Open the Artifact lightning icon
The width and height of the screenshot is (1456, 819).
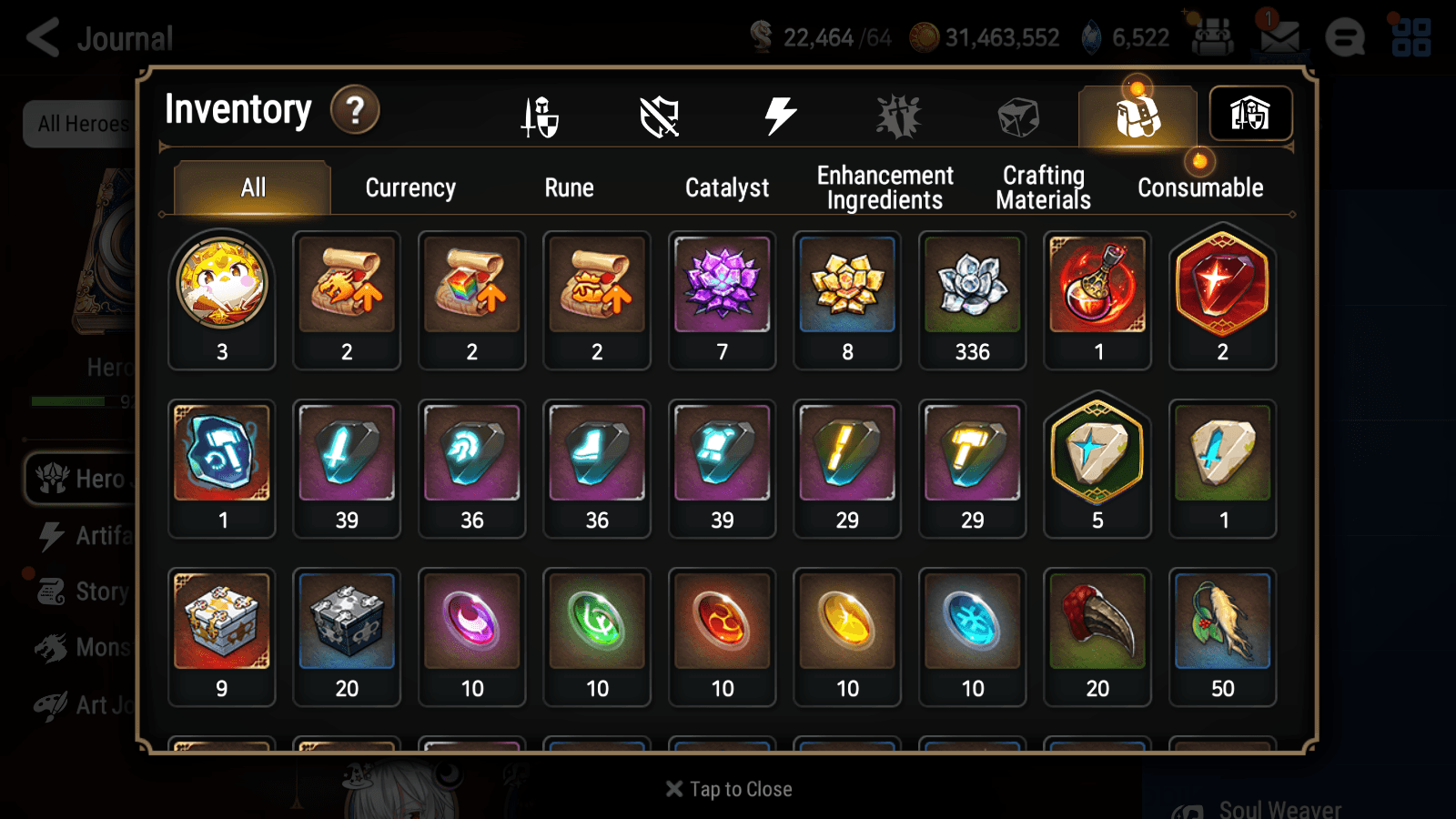tap(780, 114)
